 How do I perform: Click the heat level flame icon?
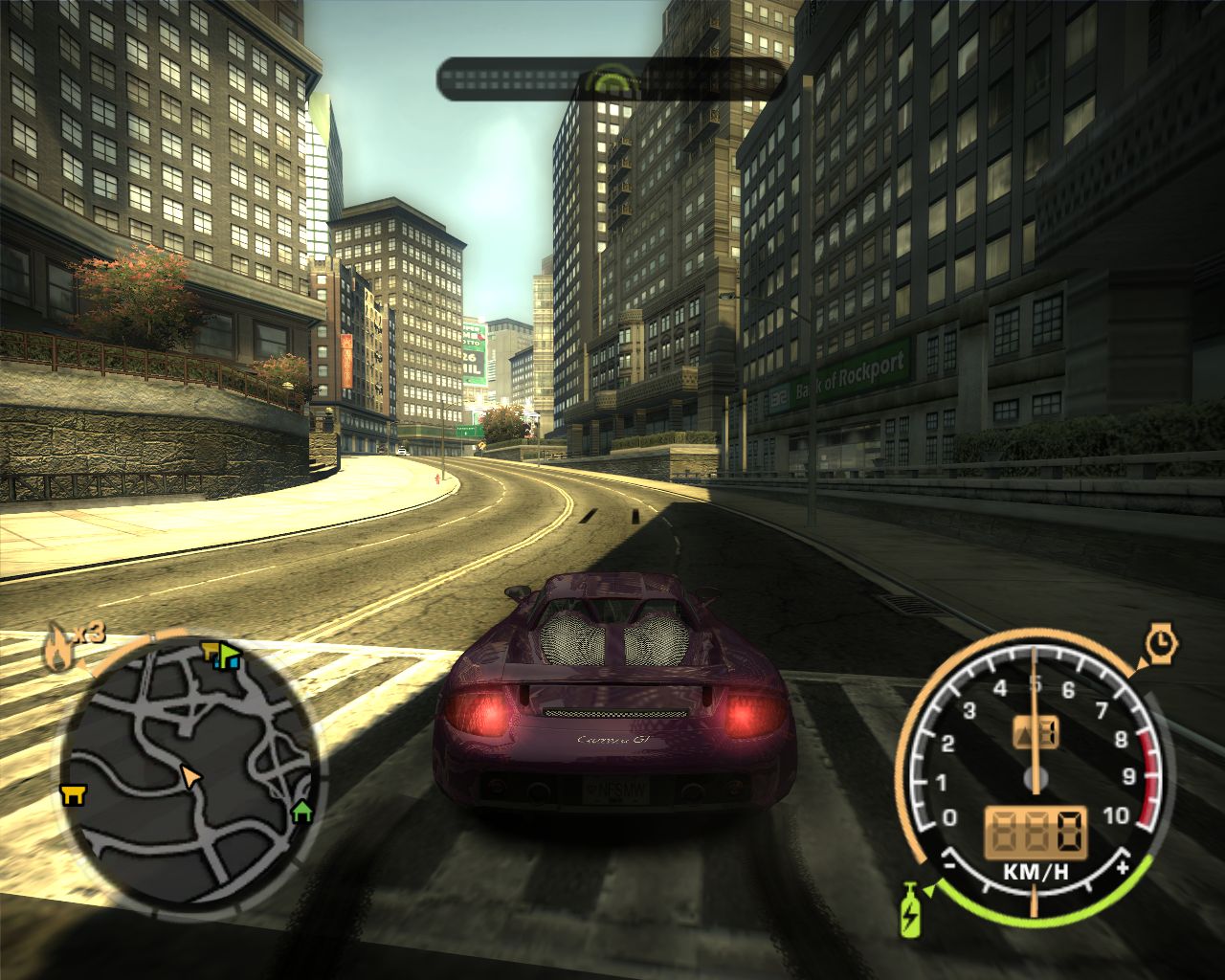[59, 651]
